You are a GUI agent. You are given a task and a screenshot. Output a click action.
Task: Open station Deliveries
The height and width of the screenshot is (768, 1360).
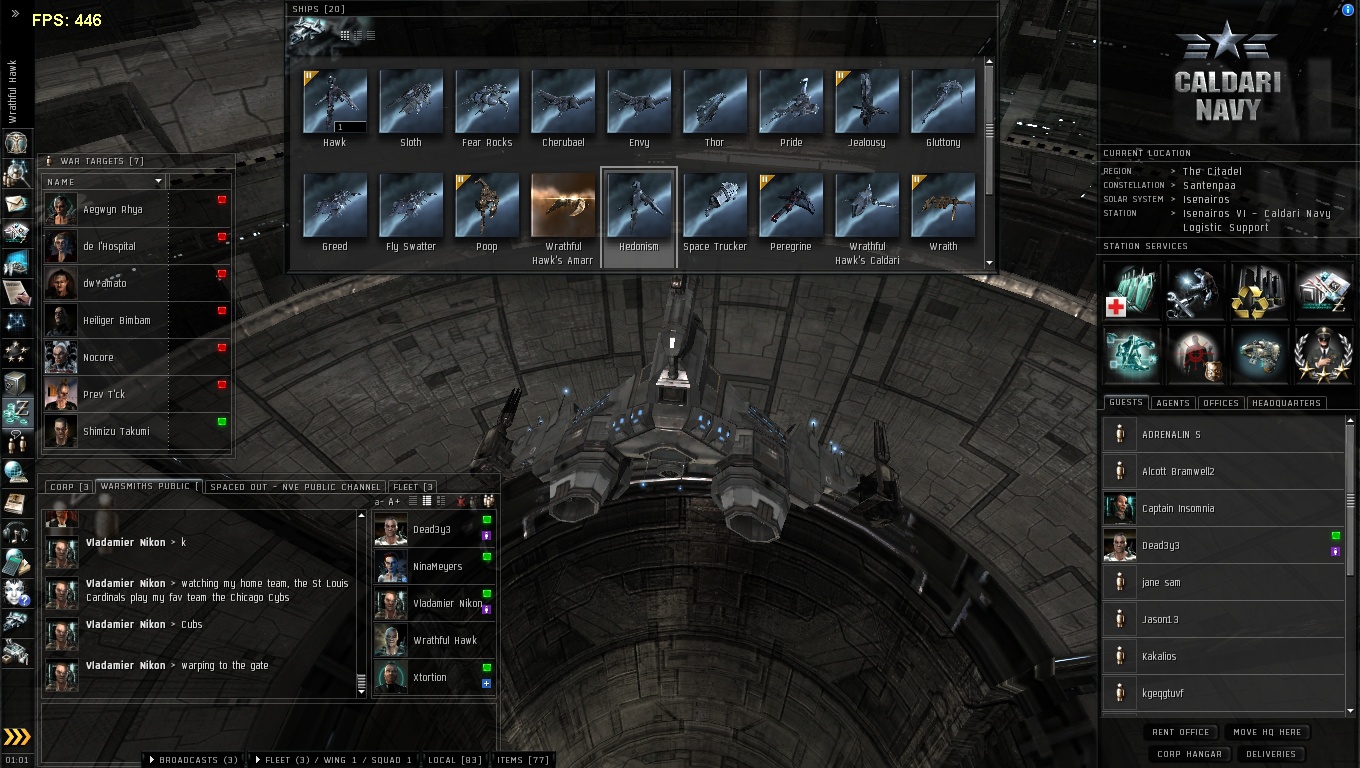click(x=1271, y=754)
